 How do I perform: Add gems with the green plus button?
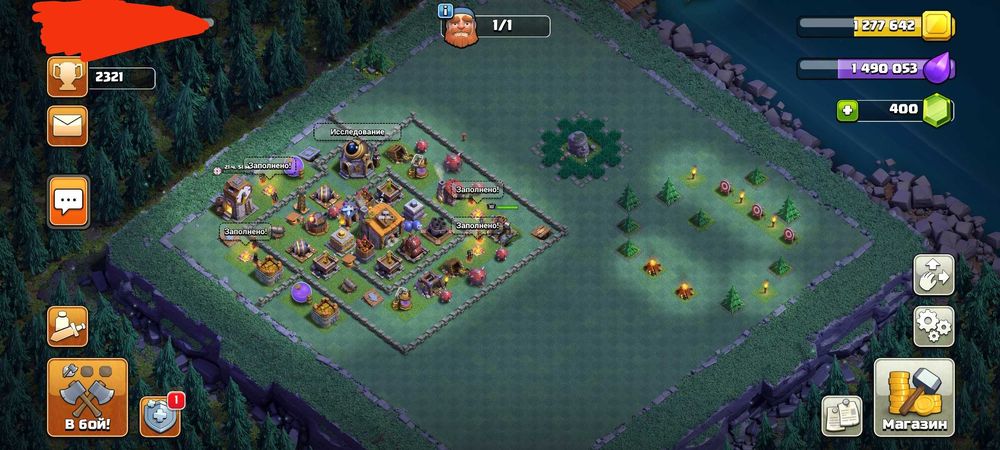(848, 109)
